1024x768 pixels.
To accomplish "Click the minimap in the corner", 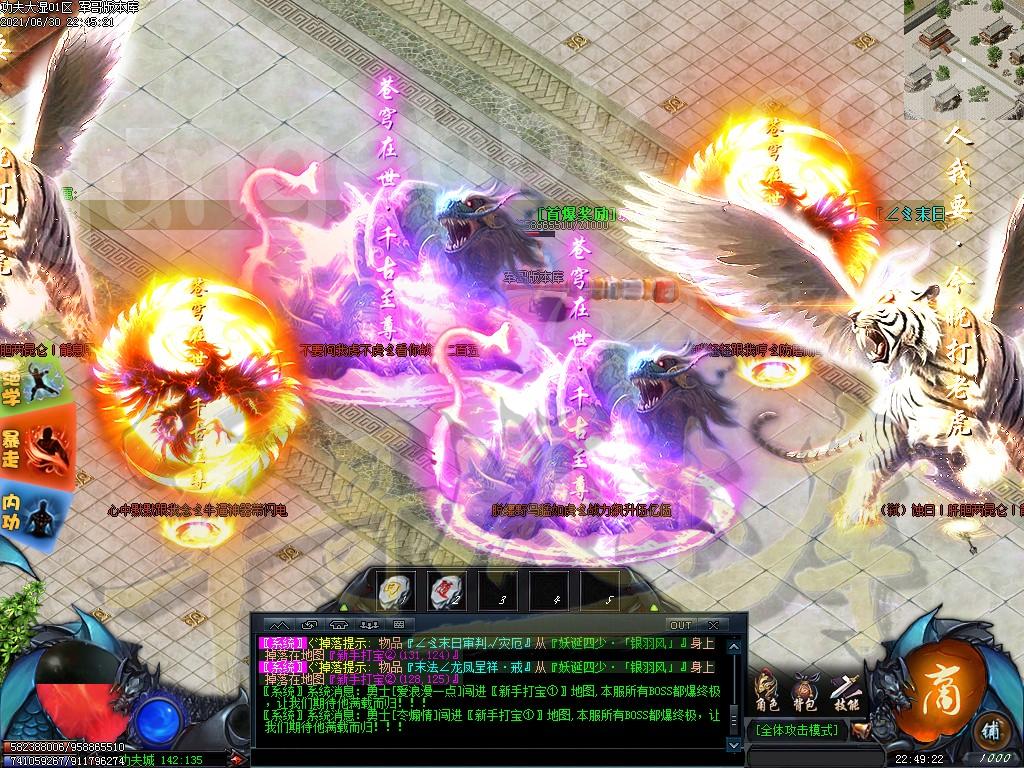I will click(964, 58).
